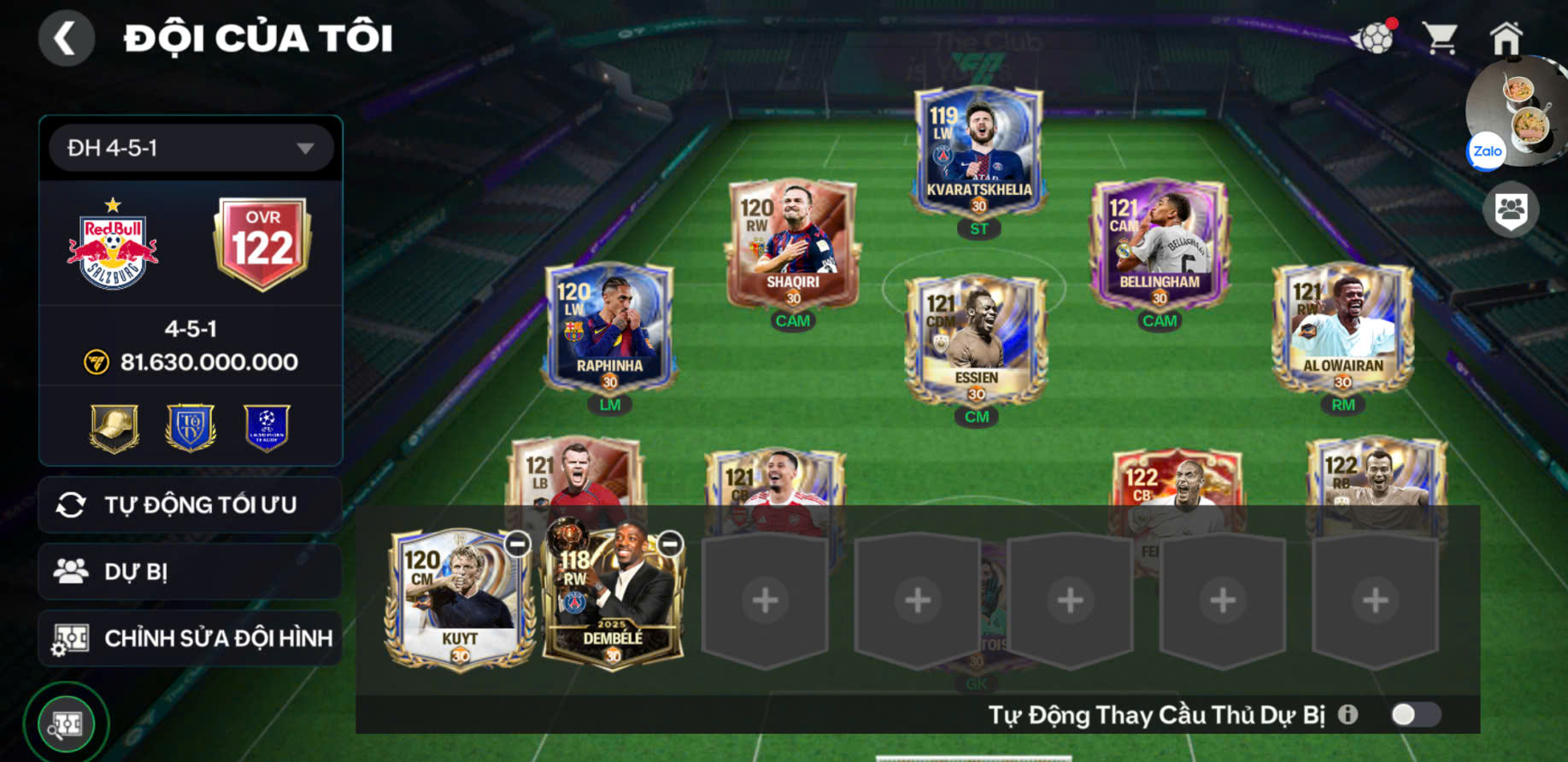Open the friends group icon
Screen dimensions: 1568x762
click(1510, 209)
